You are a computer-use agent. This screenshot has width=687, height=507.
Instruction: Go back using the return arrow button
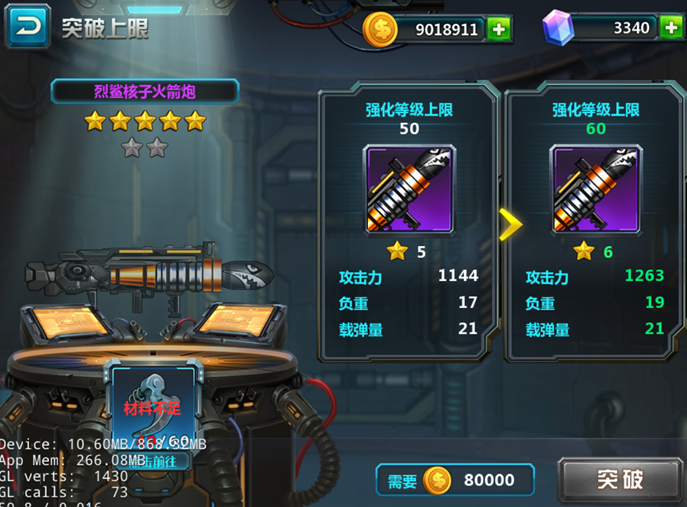pyautogui.click(x=29, y=27)
